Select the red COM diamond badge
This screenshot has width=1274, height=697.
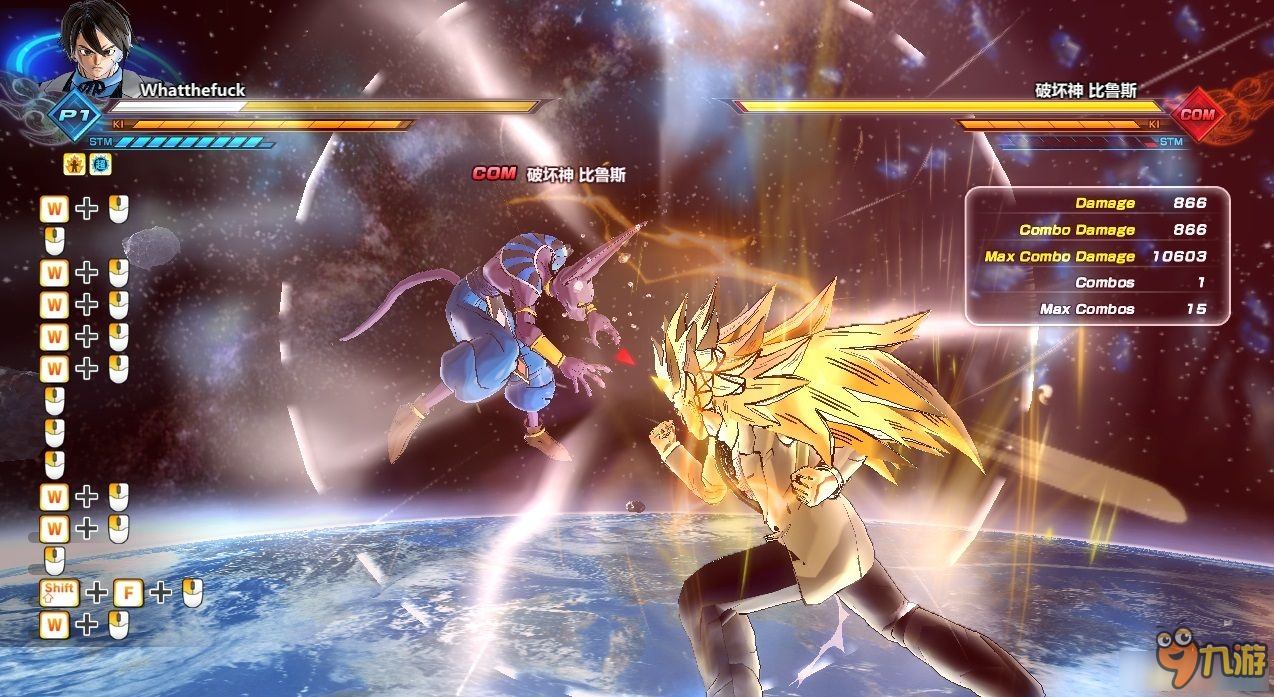tap(1197, 114)
